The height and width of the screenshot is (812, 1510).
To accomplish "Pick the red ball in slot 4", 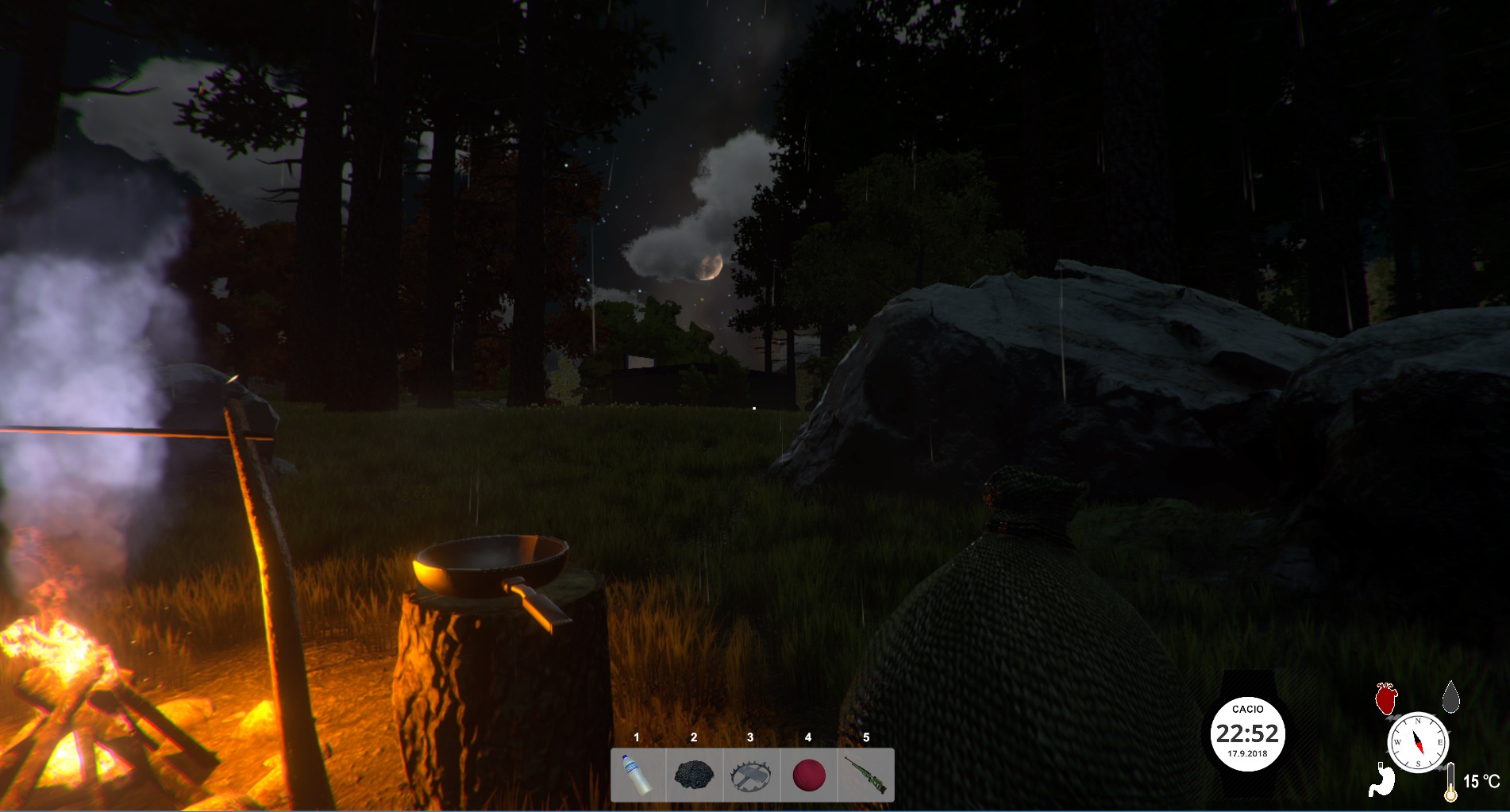I will (x=809, y=775).
